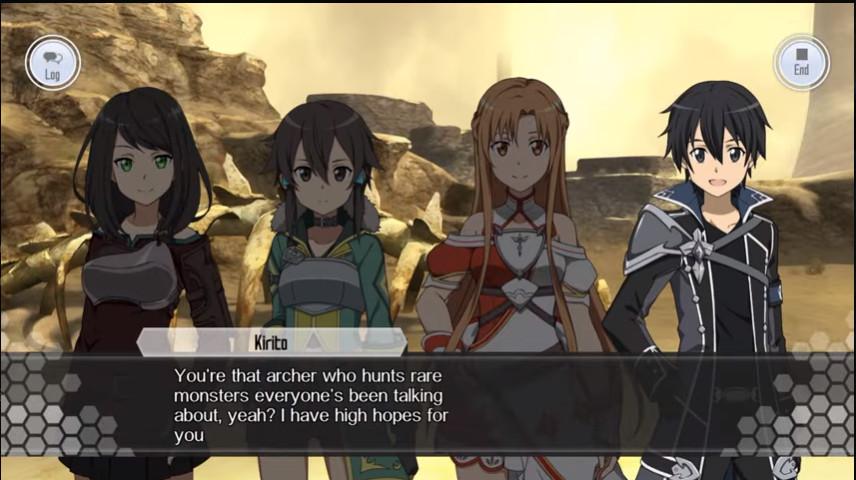This screenshot has height=480, width=856.
Task: Open the dialogue Log
Action: tap(52, 63)
